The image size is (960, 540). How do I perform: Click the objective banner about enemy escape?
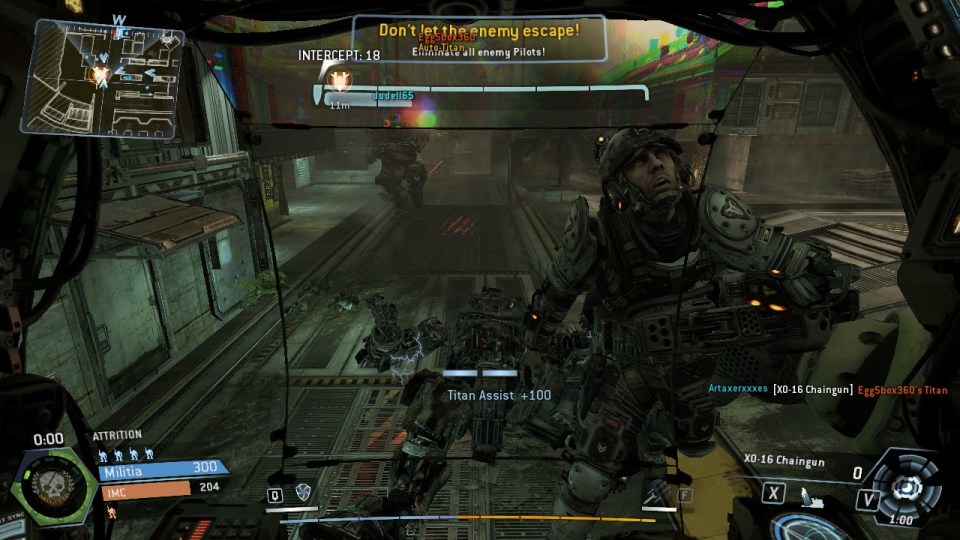tap(478, 31)
